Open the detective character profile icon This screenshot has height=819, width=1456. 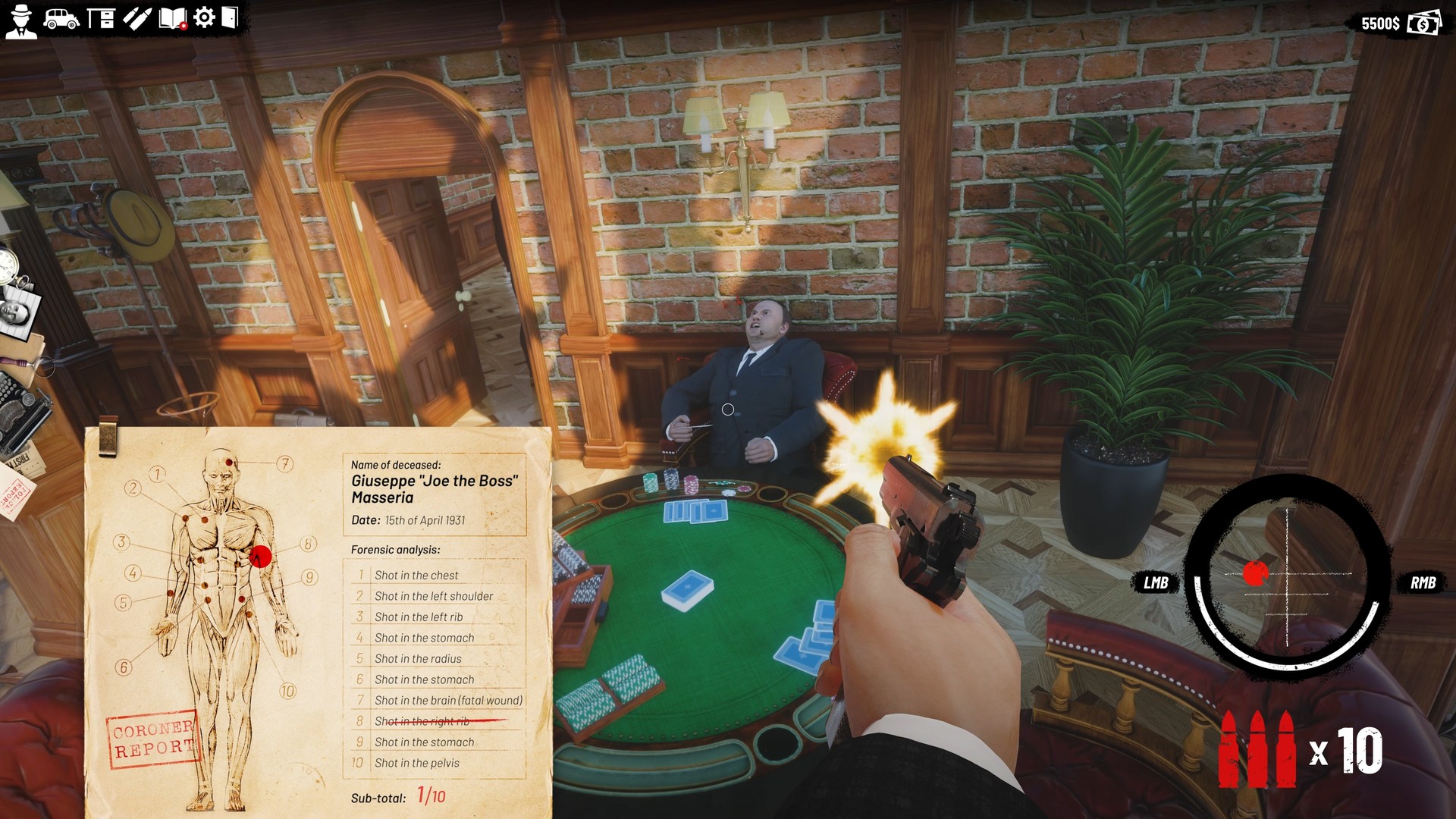click(x=22, y=17)
